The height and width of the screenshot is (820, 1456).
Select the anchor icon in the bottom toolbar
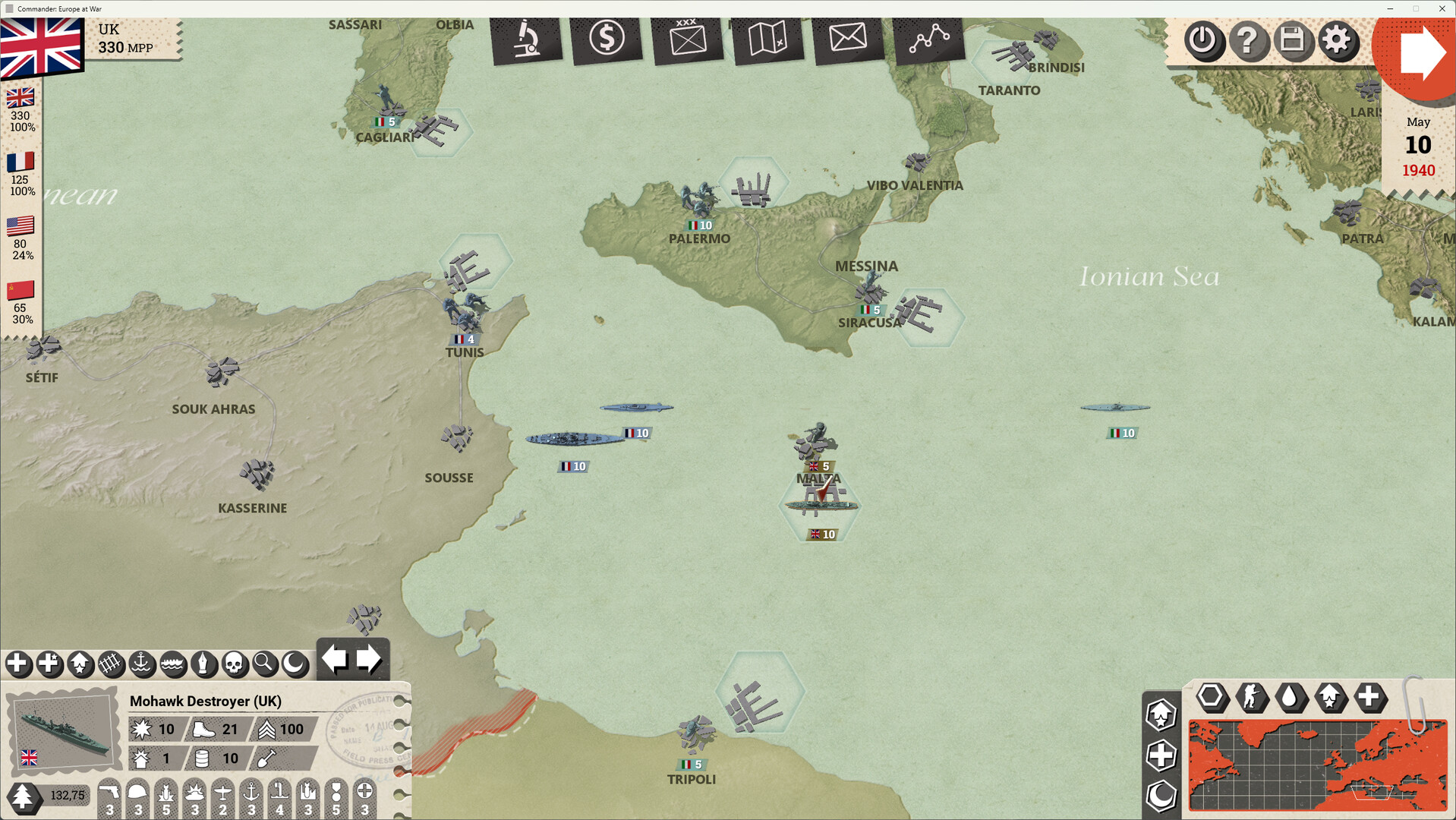coord(142,664)
